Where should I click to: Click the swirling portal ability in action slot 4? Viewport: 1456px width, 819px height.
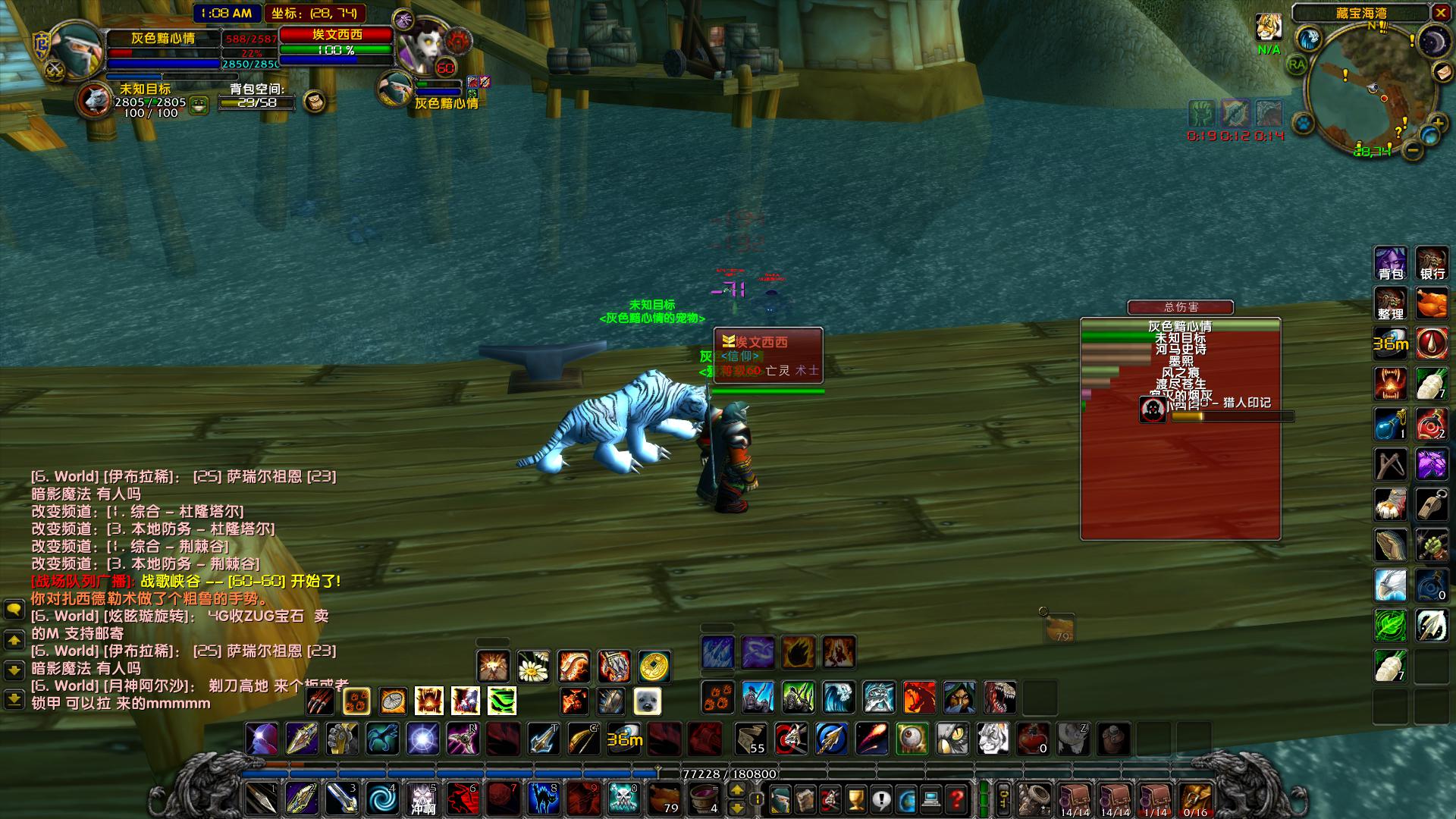[x=380, y=799]
